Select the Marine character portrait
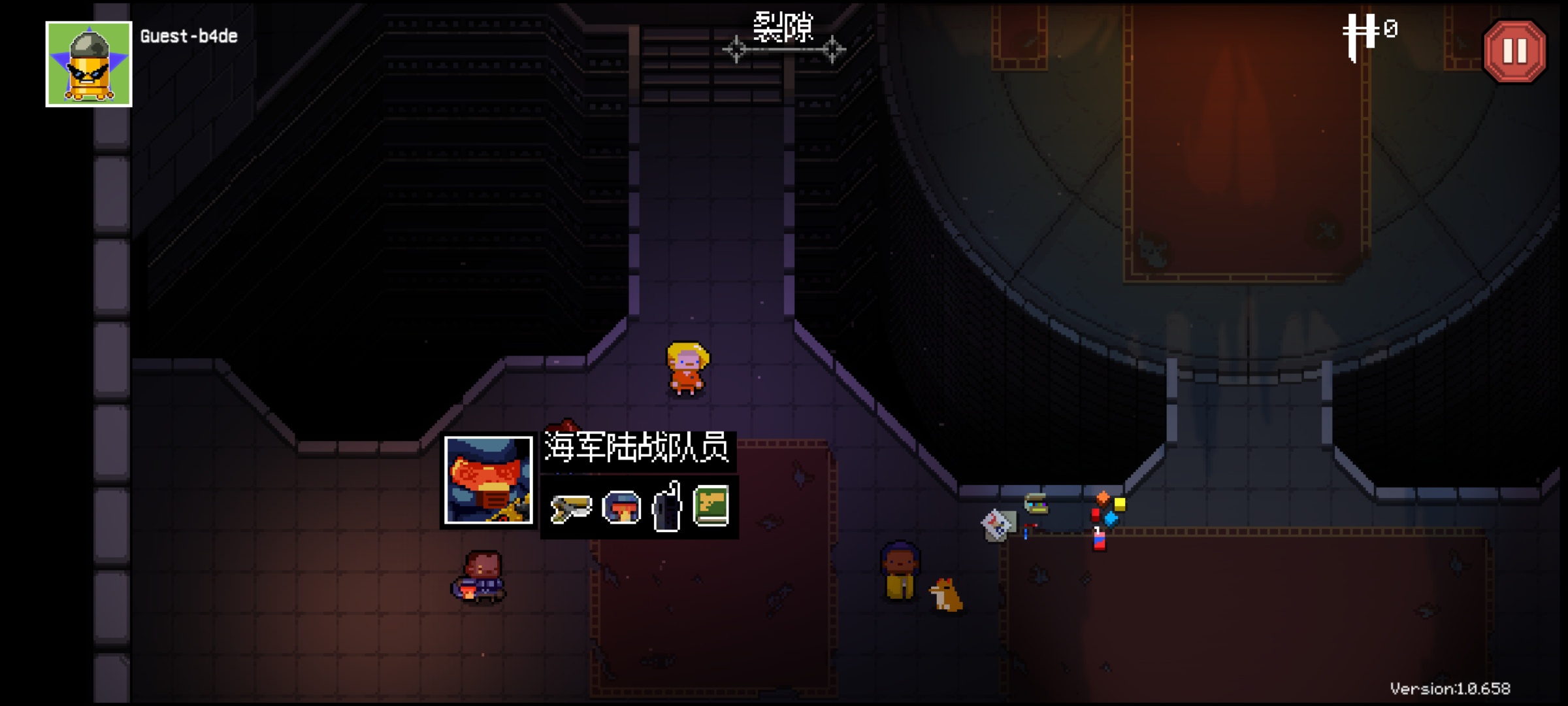Viewport: 1568px width, 706px height. click(488, 480)
